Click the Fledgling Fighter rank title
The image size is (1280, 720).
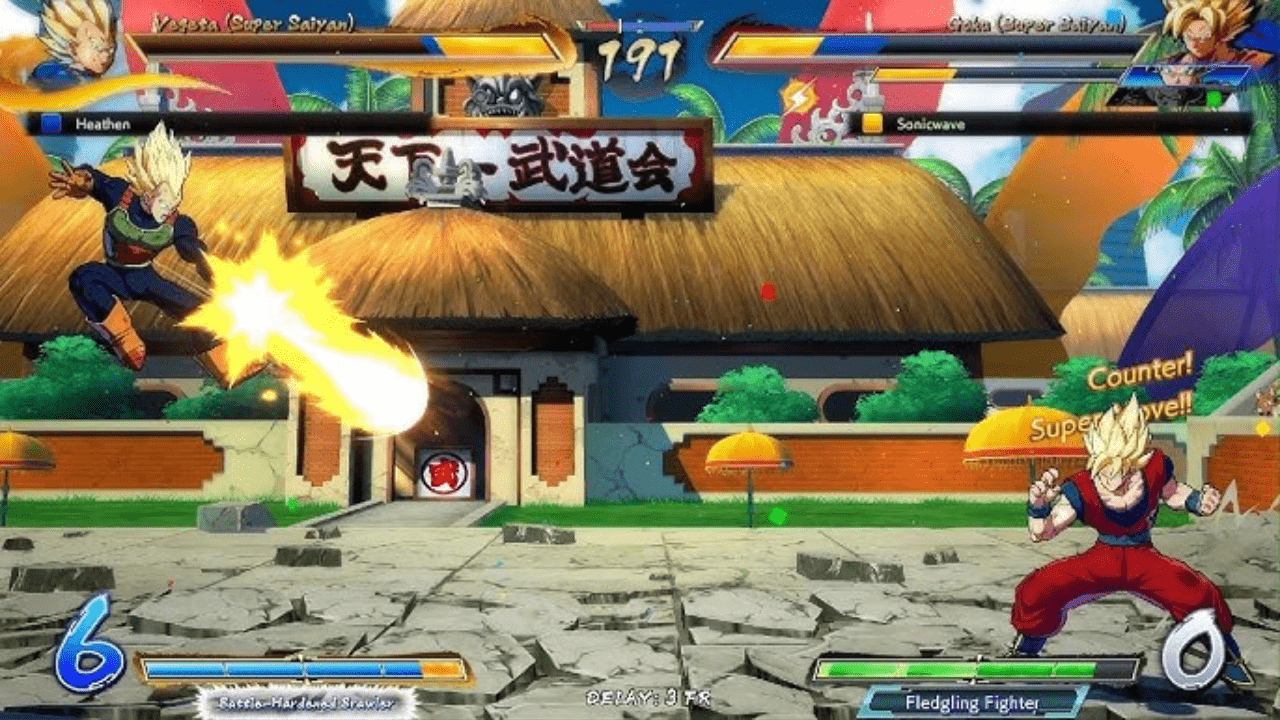(972, 703)
